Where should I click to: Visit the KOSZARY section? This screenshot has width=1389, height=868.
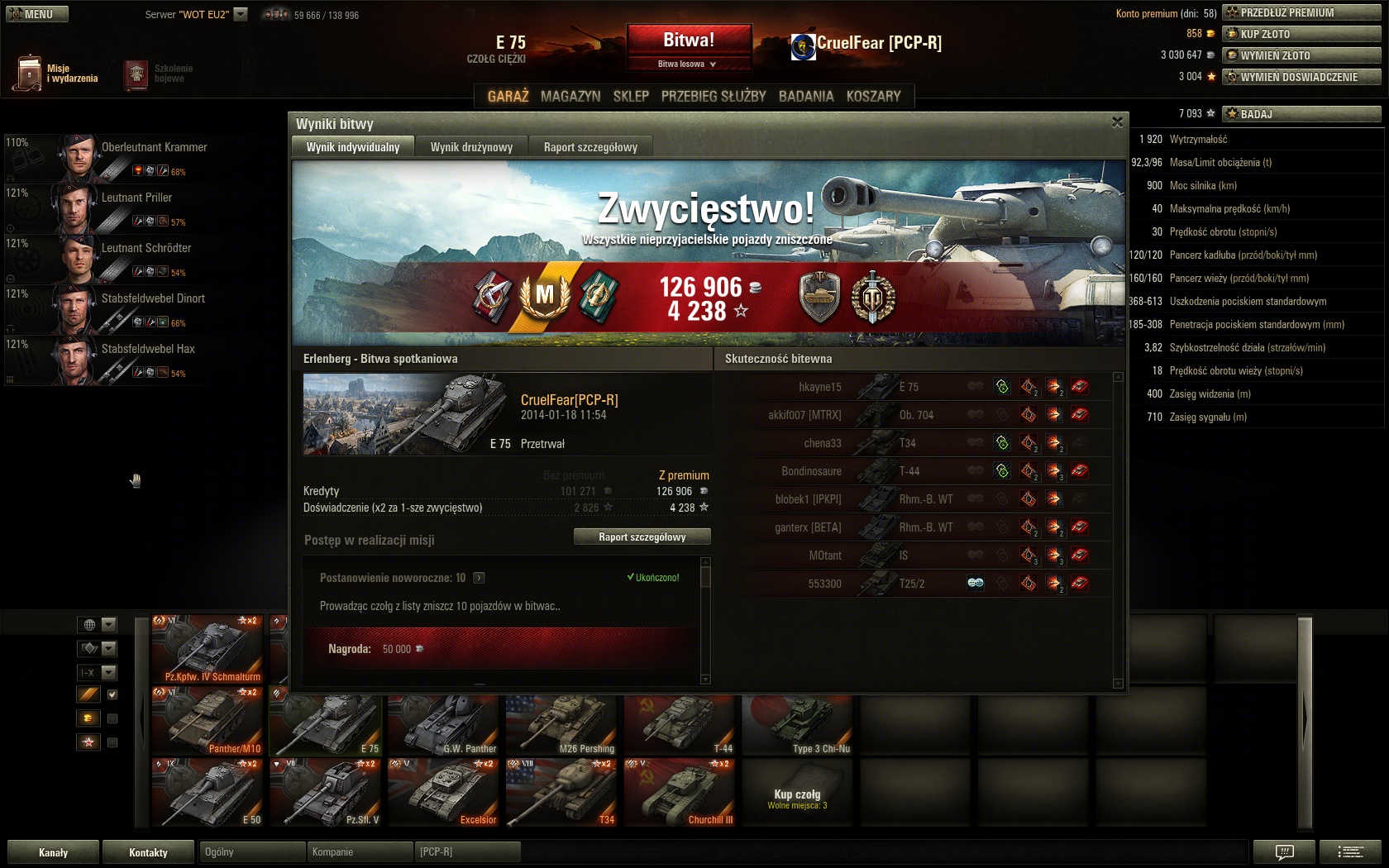873,97
